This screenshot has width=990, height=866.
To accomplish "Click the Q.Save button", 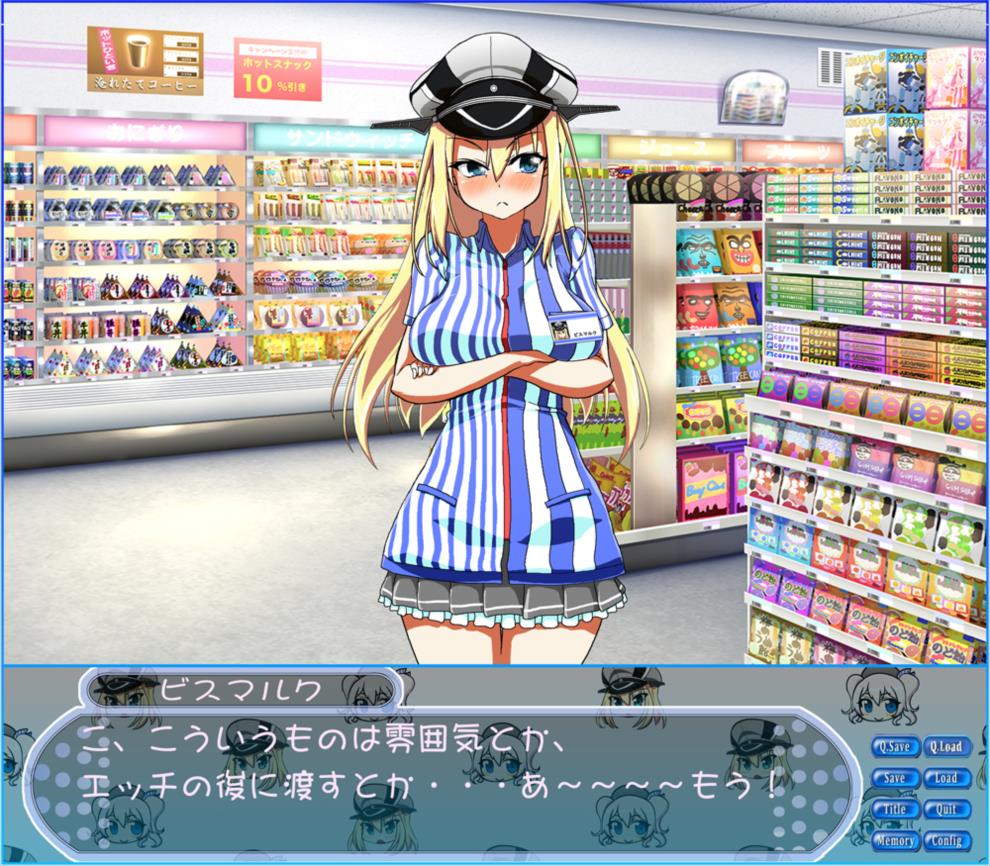I will (x=895, y=746).
